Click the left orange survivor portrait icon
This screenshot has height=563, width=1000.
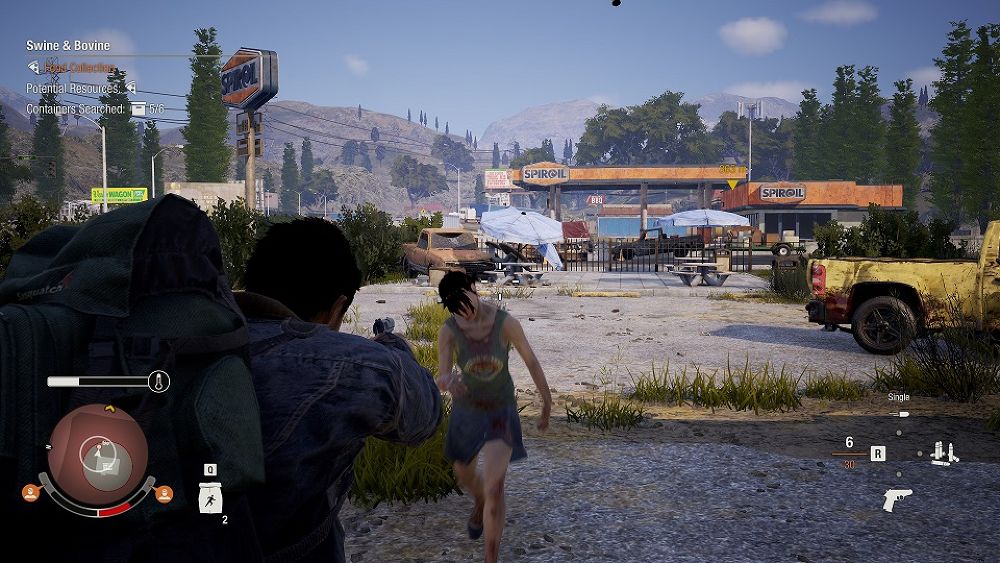(x=31, y=493)
